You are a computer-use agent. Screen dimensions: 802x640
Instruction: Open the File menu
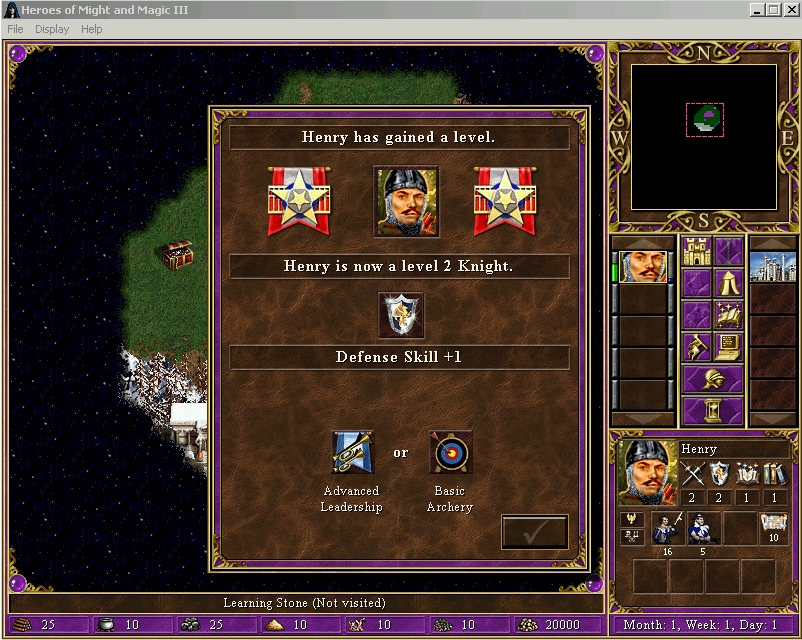[x=15, y=29]
